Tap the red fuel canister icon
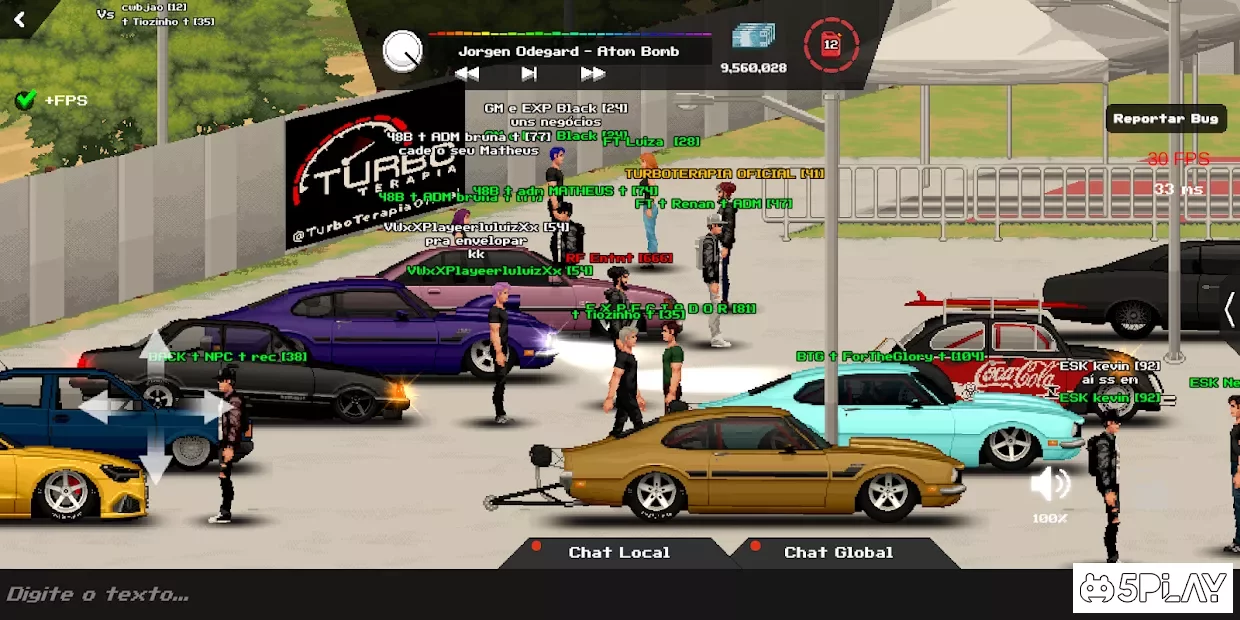The image size is (1240, 620). point(830,45)
